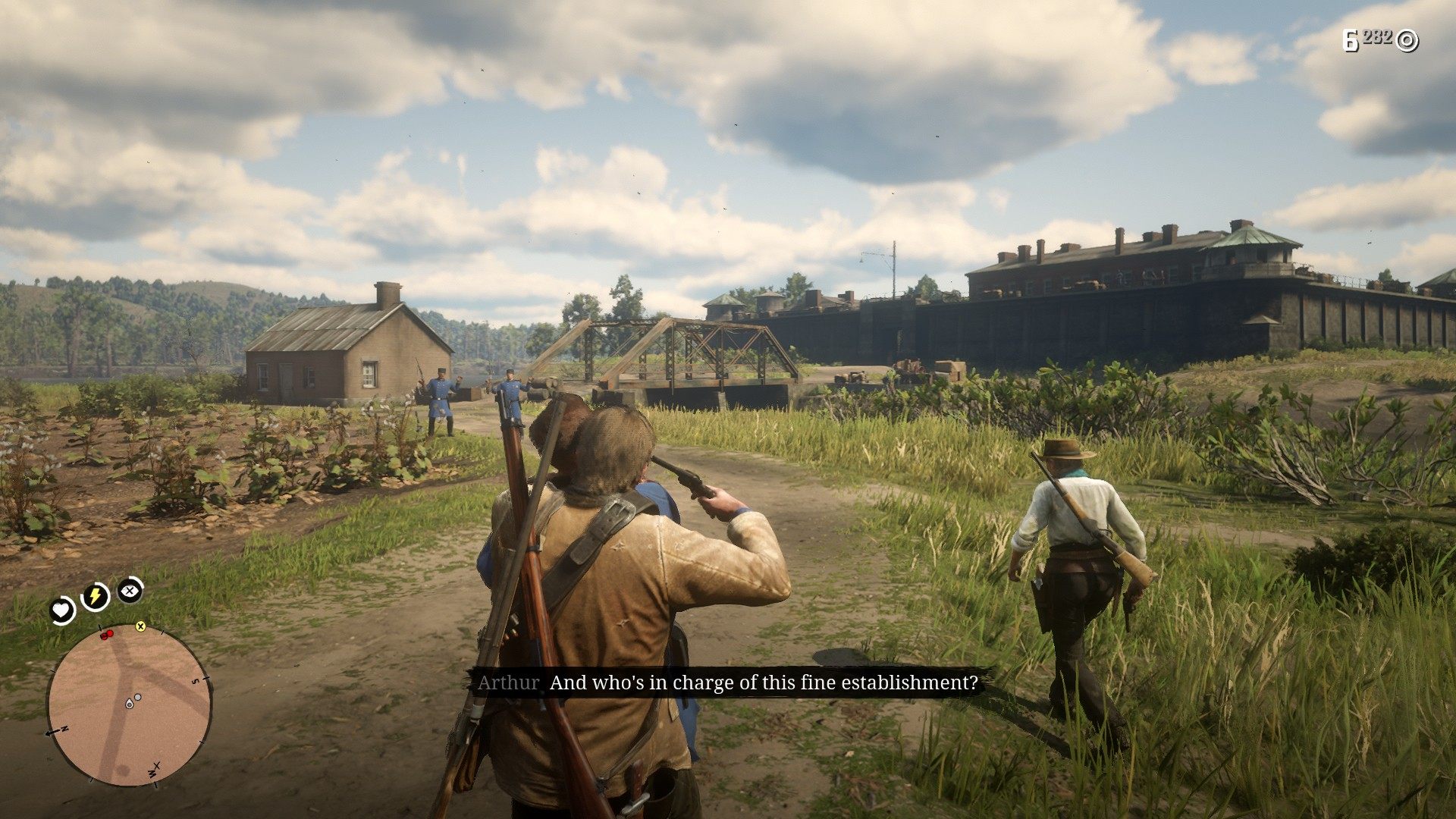Click the circular minimap
This screenshot has width=1456, height=819.
click(x=130, y=705)
